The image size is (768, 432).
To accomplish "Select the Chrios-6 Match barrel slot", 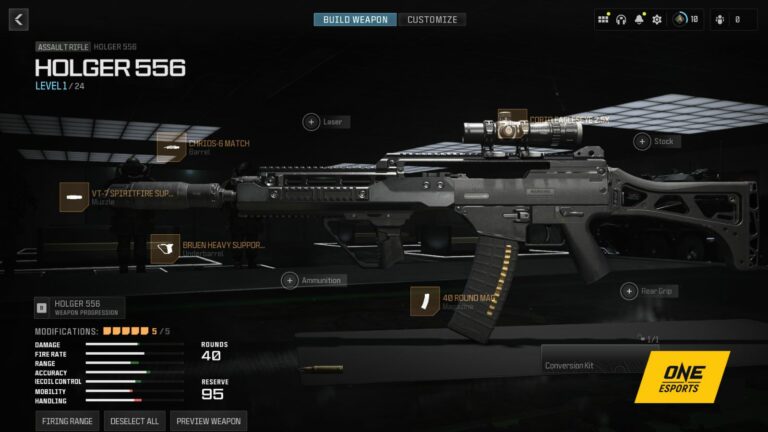I will pyautogui.click(x=172, y=147).
